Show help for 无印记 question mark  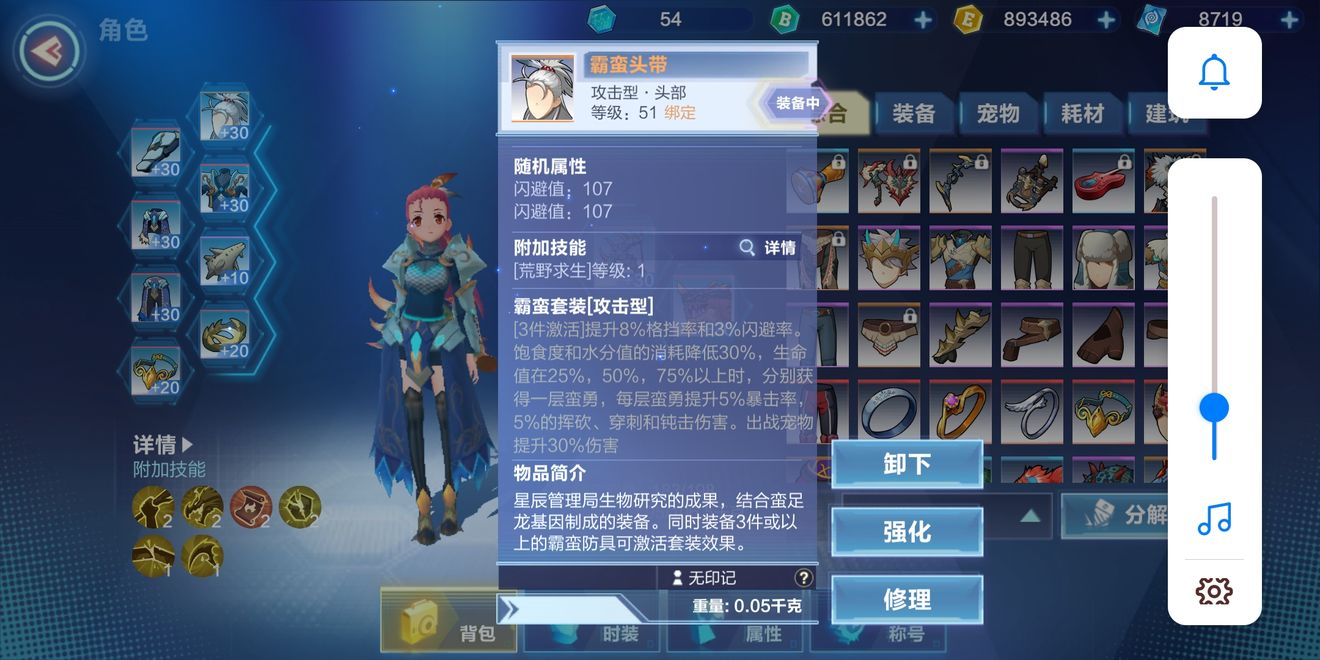coord(803,578)
